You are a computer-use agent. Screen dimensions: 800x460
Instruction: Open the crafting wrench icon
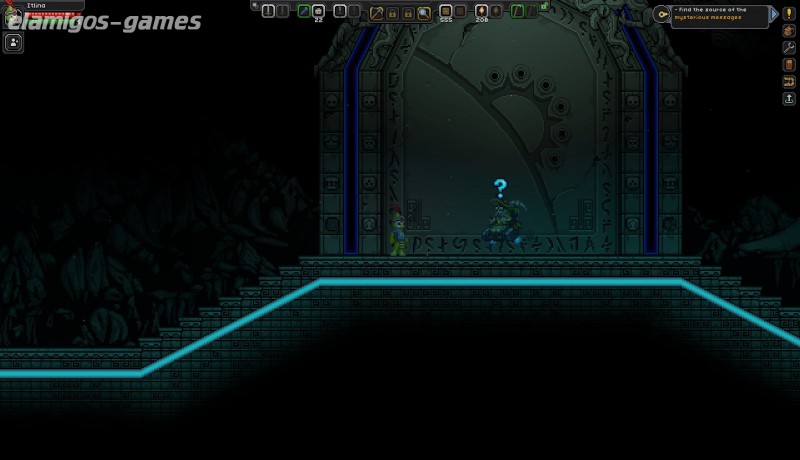[x=788, y=48]
